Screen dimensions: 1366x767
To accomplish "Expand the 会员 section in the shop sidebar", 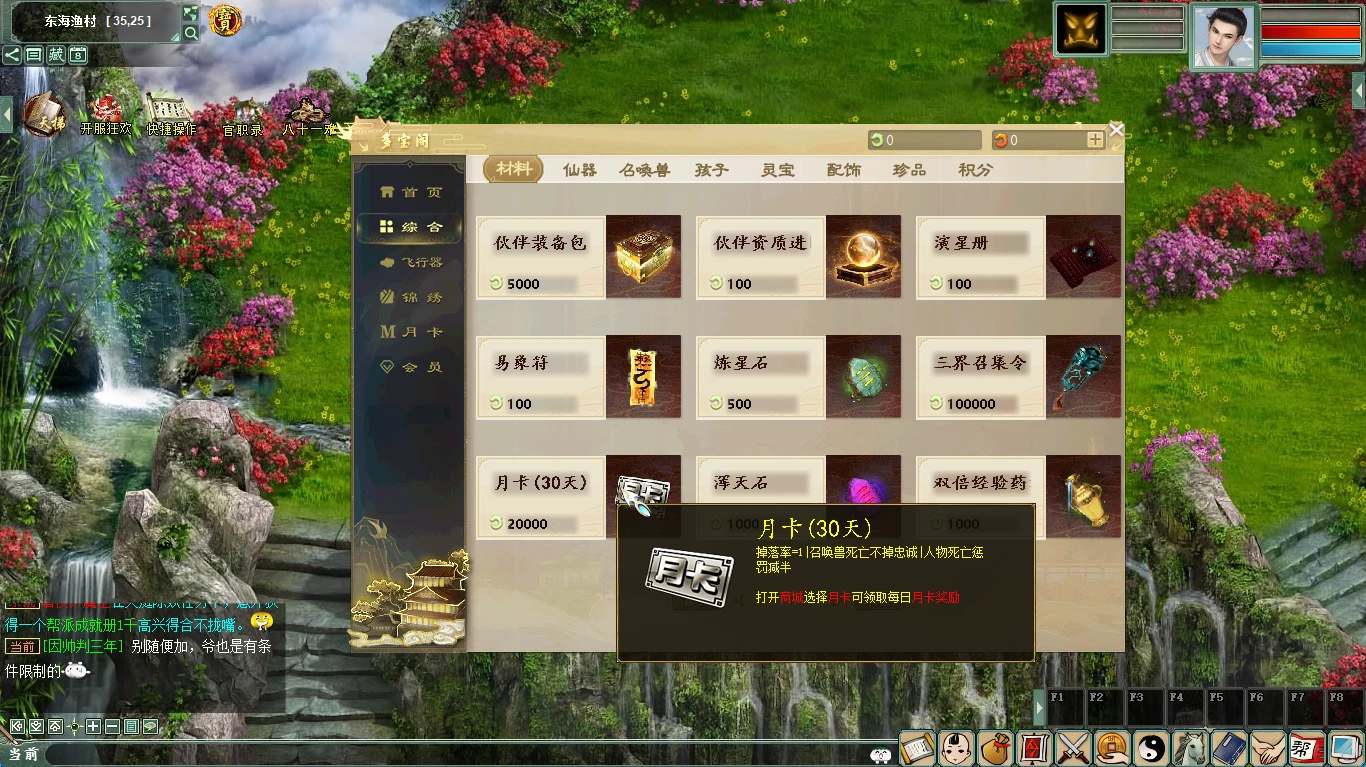I will pos(410,366).
